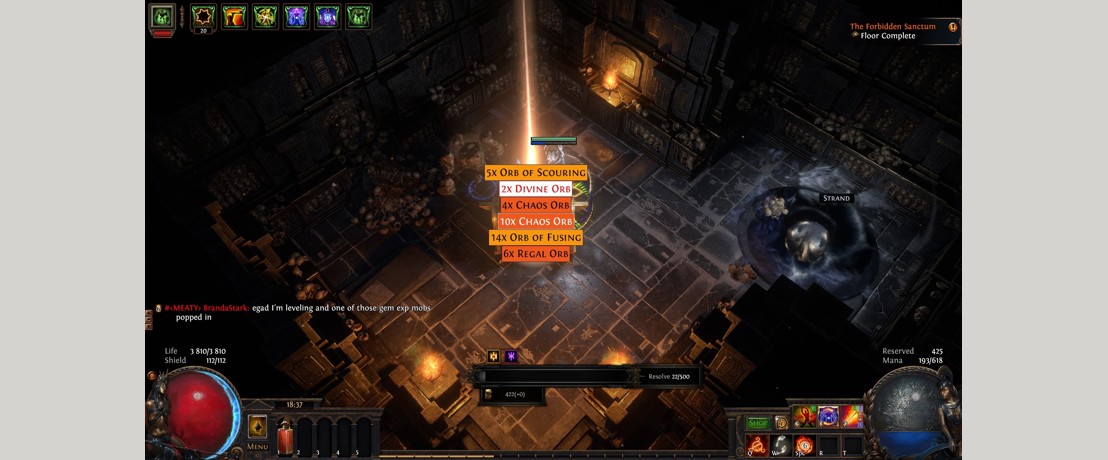This screenshot has height=460, width=1108.
Task: Activate the fiery orb skill on Spc
Action: pyautogui.click(x=804, y=444)
